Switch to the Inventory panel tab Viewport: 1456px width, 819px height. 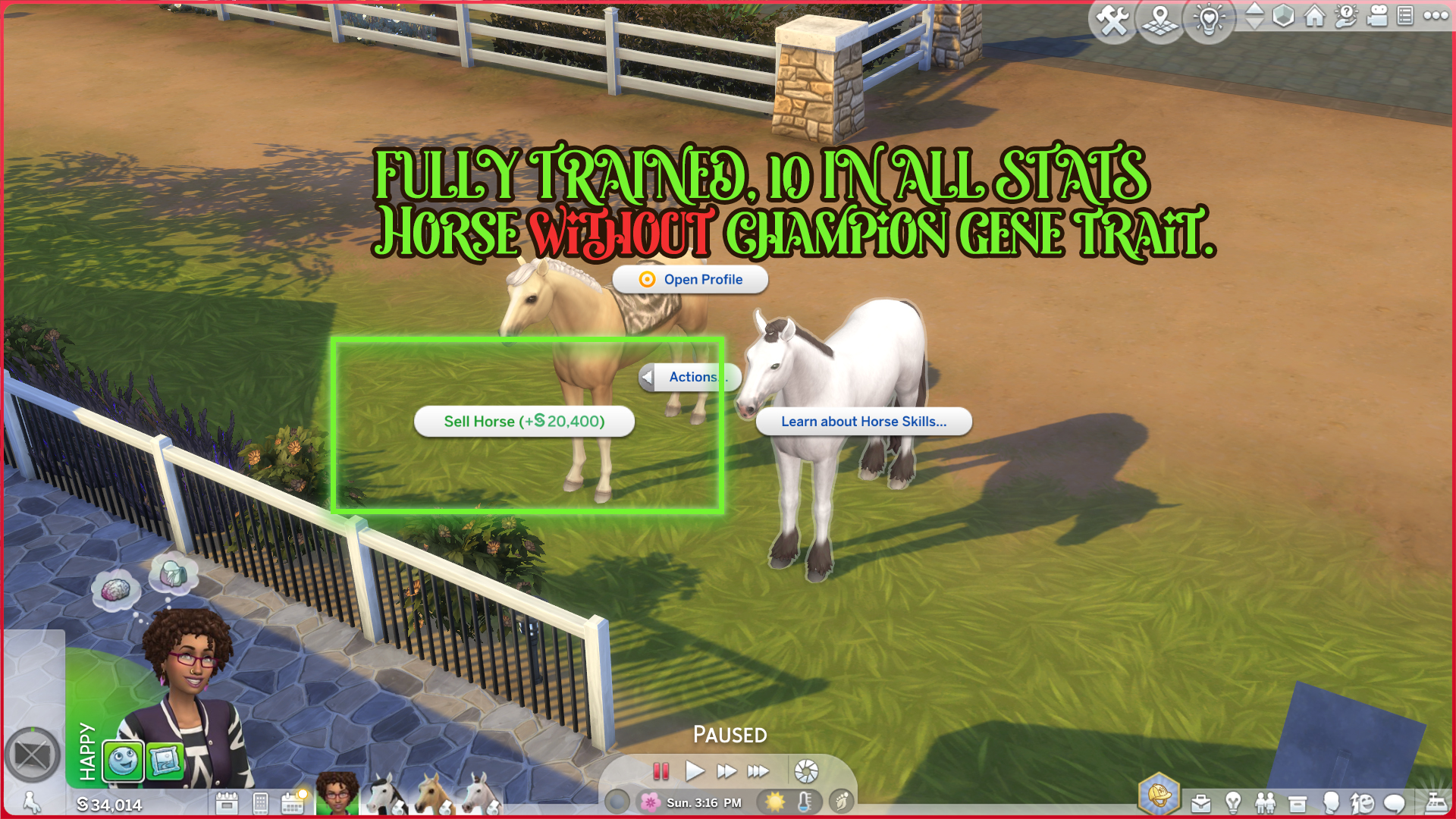(1298, 802)
